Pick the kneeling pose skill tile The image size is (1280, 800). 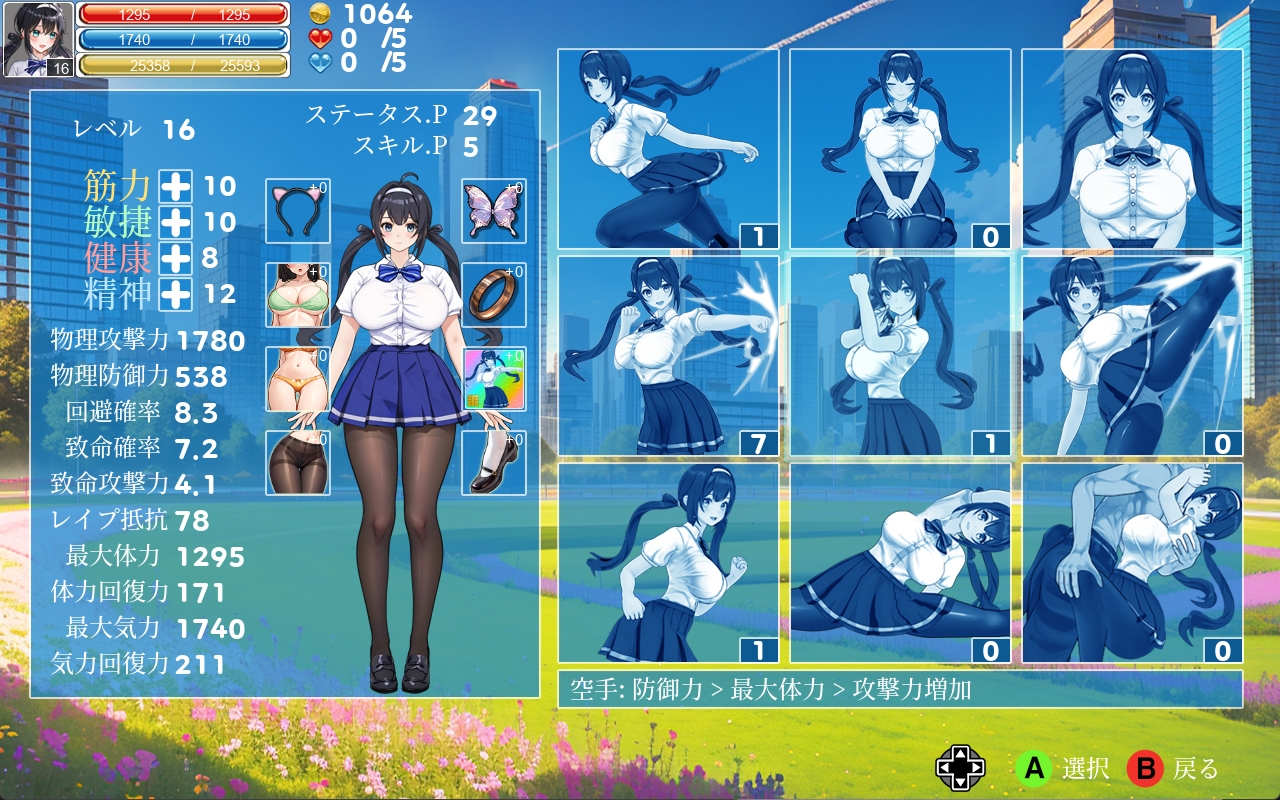[x=900, y=148]
